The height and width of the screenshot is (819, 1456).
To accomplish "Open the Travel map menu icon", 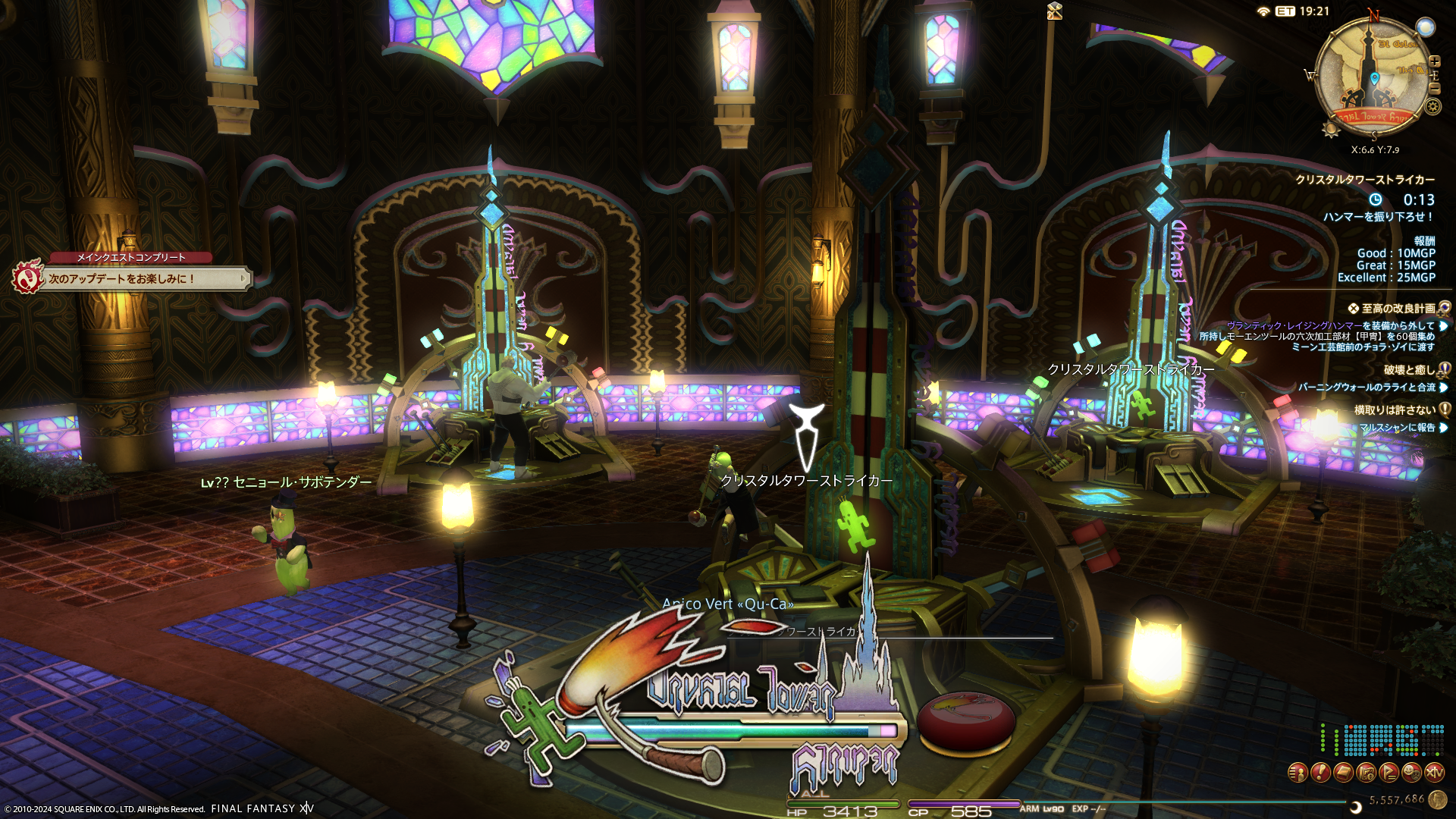I will coord(1366,773).
